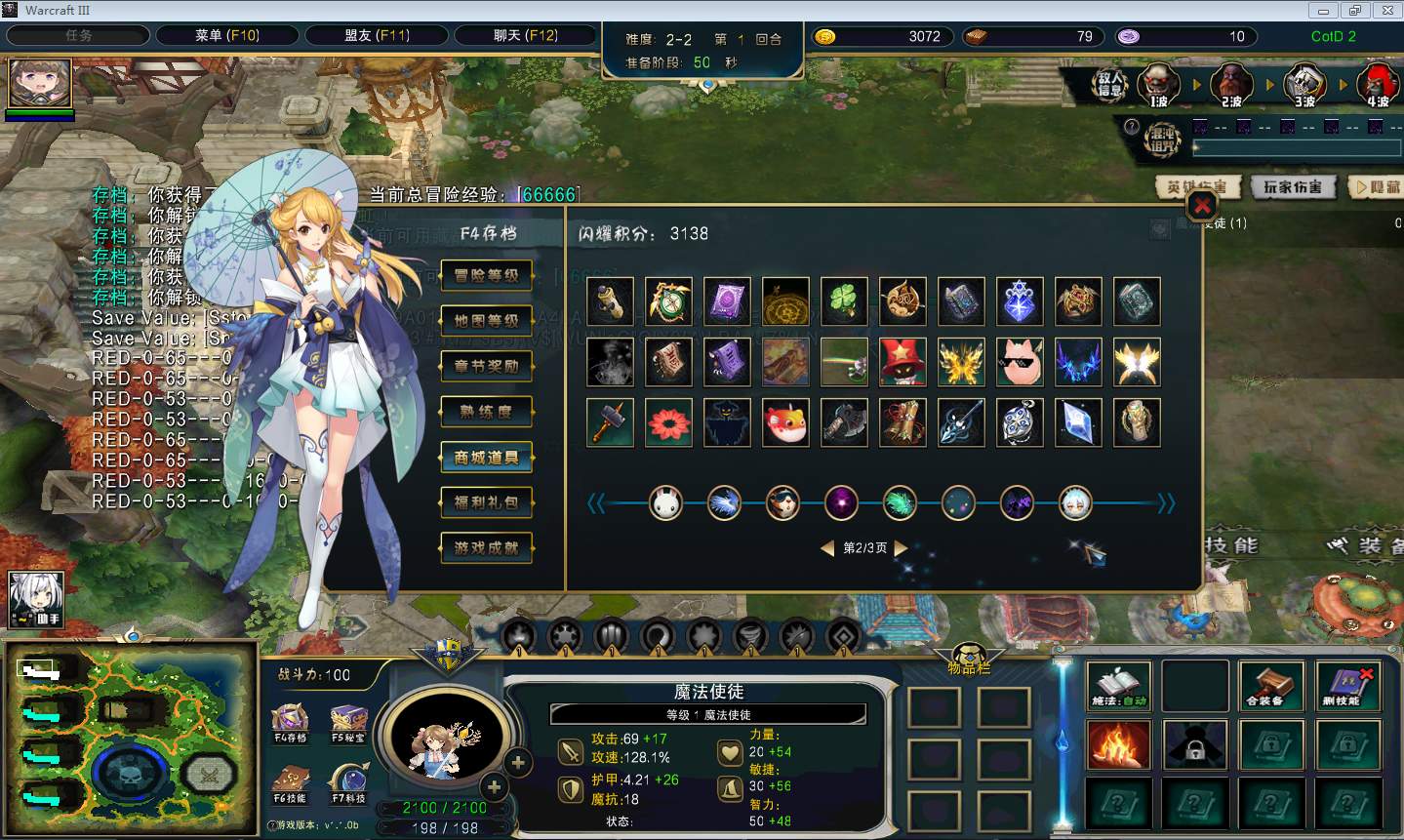Open the 菜单 (F10) menu
The height and width of the screenshot is (840, 1404).
[226, 36]
